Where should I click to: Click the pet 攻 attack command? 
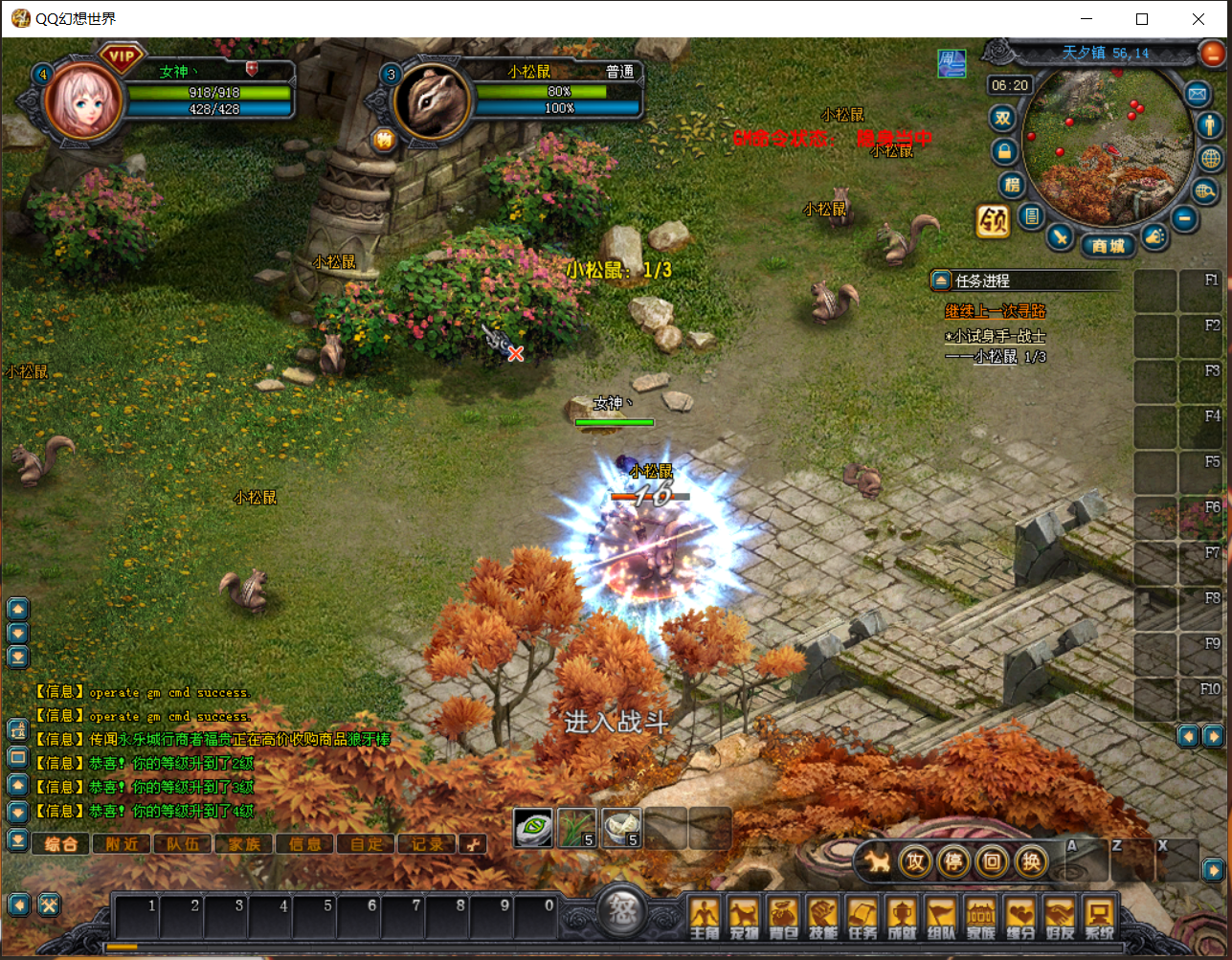tap(915, 861)
